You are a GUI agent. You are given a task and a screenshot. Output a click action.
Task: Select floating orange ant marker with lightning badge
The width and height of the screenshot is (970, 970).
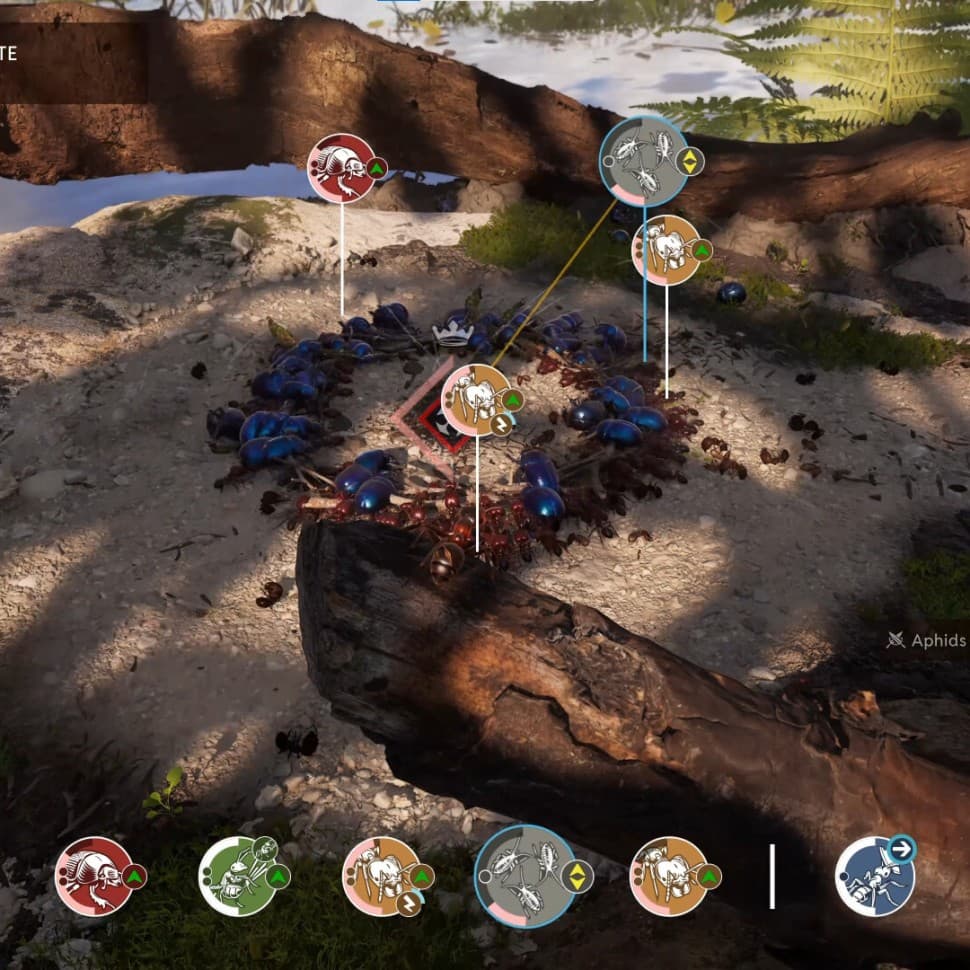coord(477,400)
